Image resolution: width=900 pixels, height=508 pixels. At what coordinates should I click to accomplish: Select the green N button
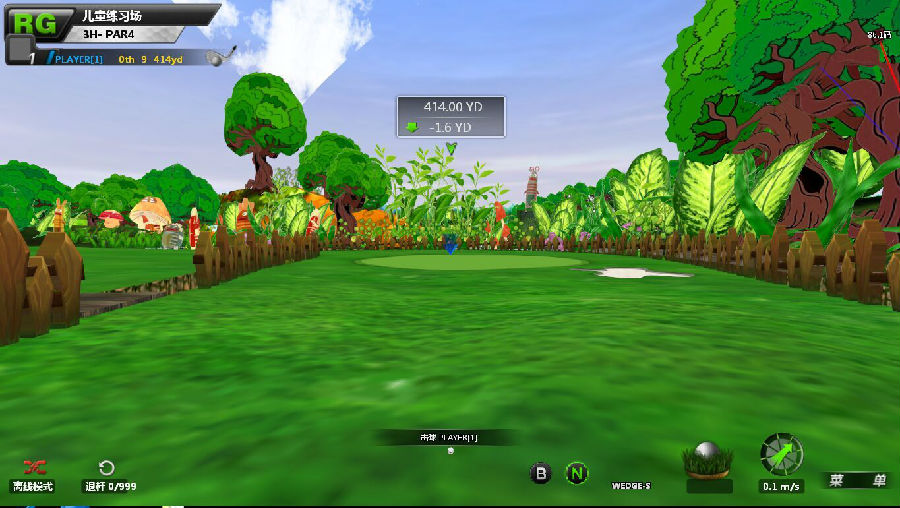click(x=576, y=474)
